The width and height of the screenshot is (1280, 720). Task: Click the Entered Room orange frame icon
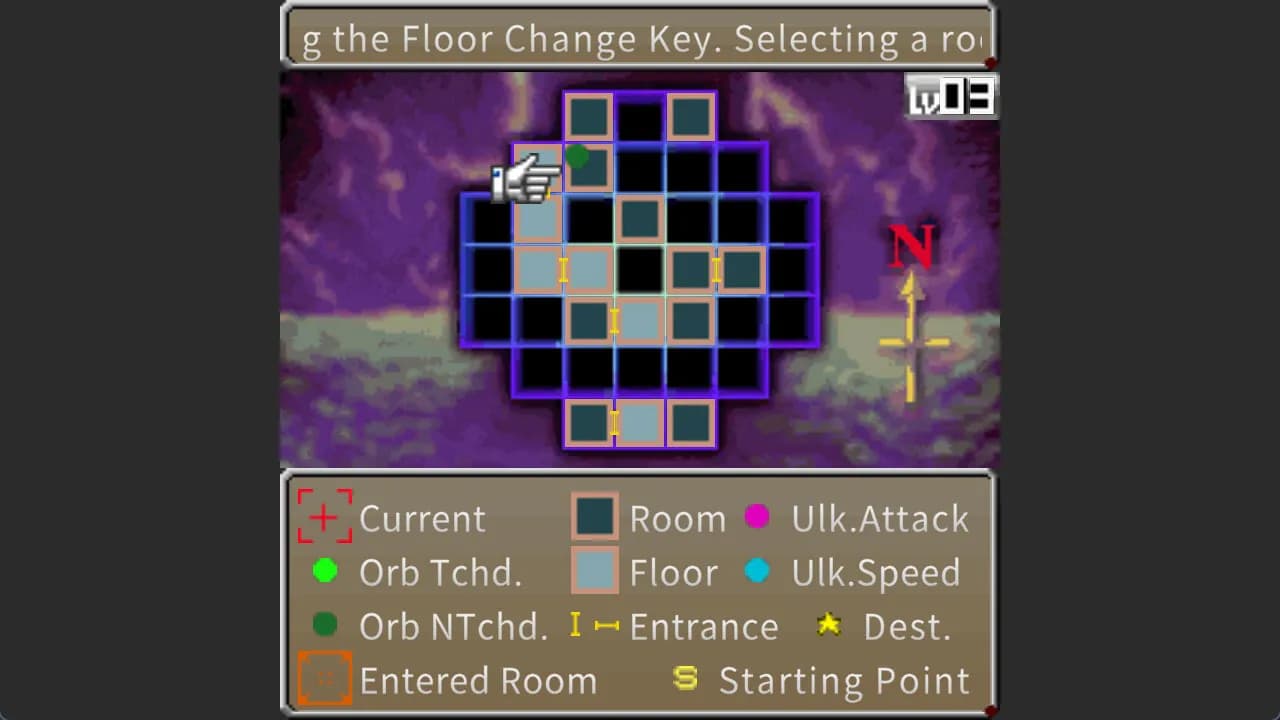[x=324, y=678]
